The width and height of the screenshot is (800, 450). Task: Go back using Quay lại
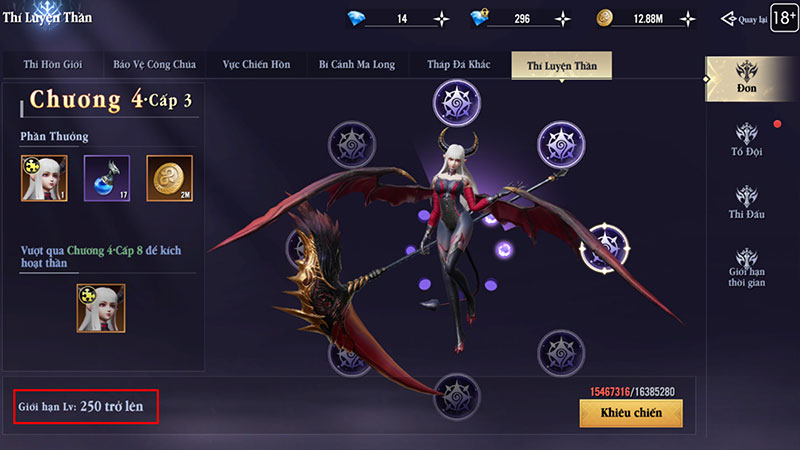click(x=742, y=19)
